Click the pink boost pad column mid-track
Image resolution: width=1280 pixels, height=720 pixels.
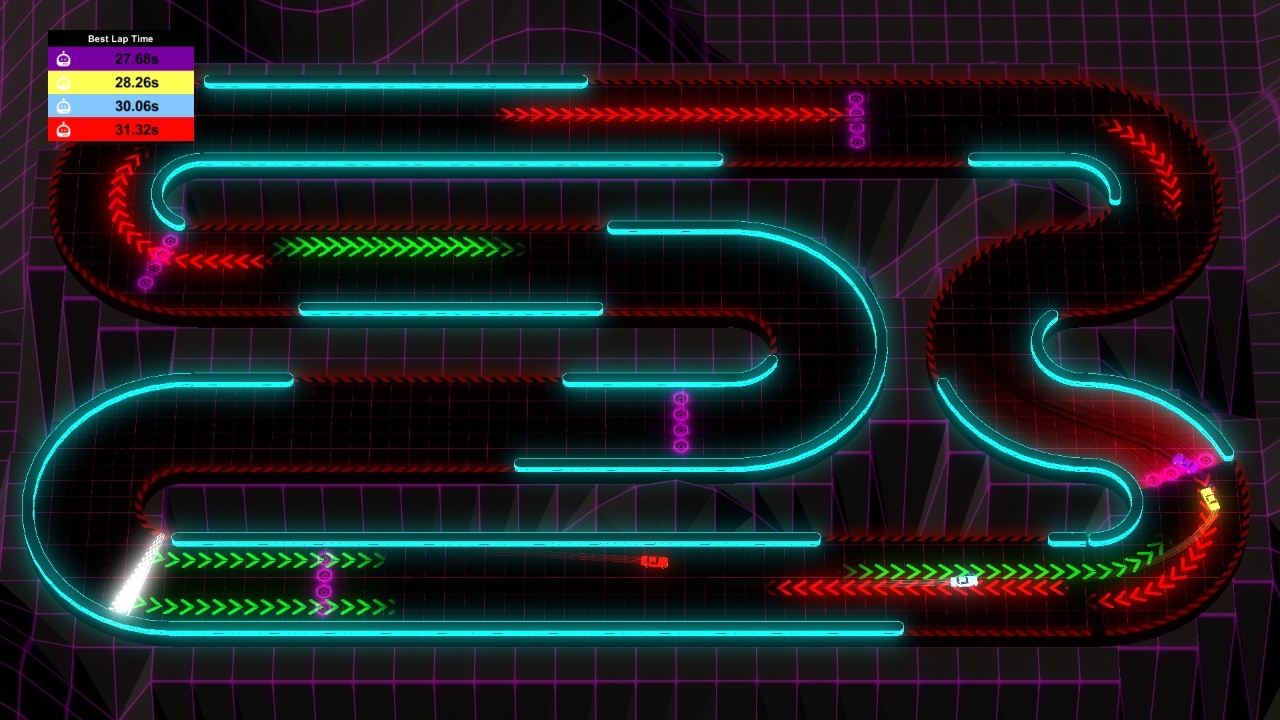click(681, 420)
